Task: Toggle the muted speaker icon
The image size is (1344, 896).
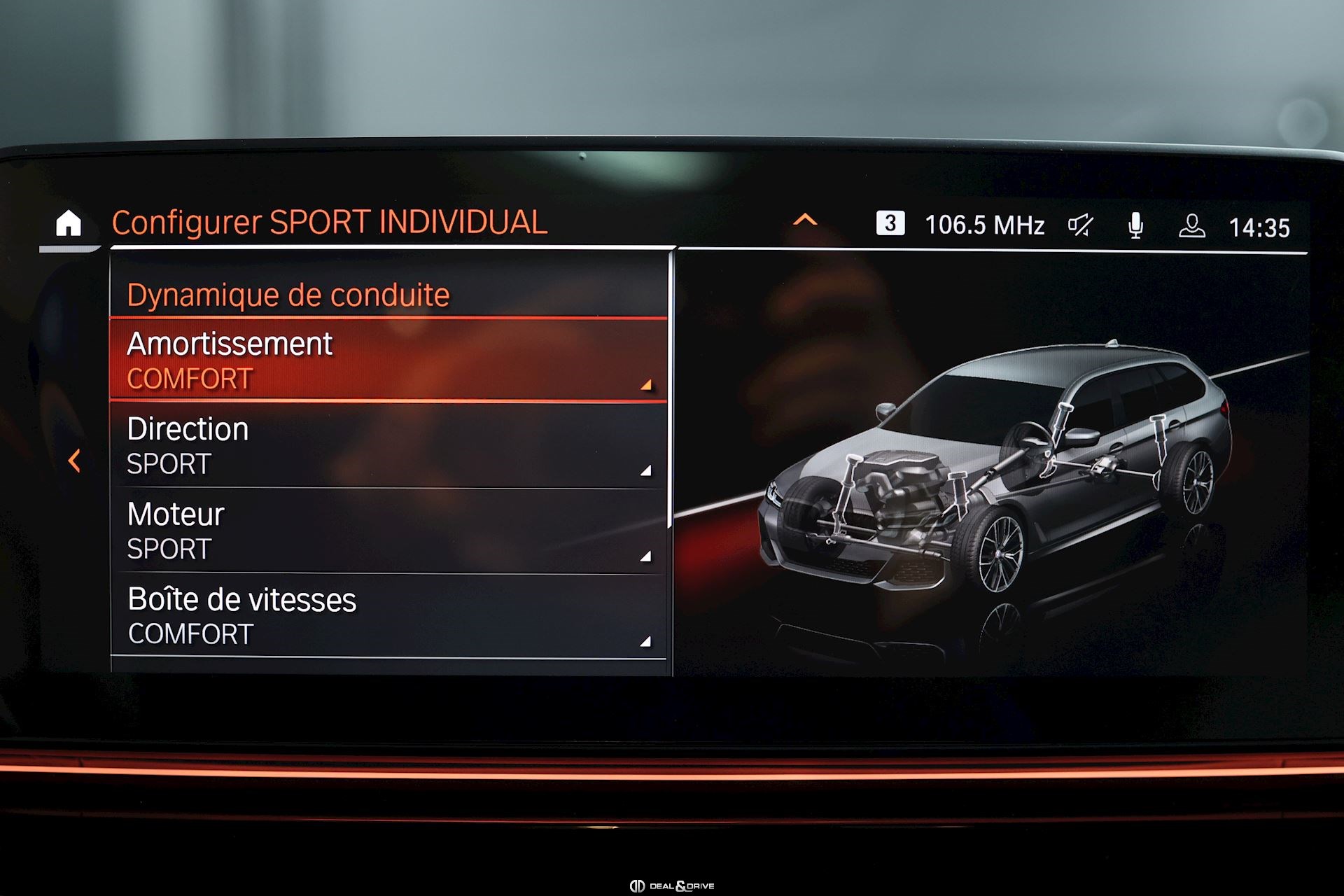Action: click(1080, 225)
